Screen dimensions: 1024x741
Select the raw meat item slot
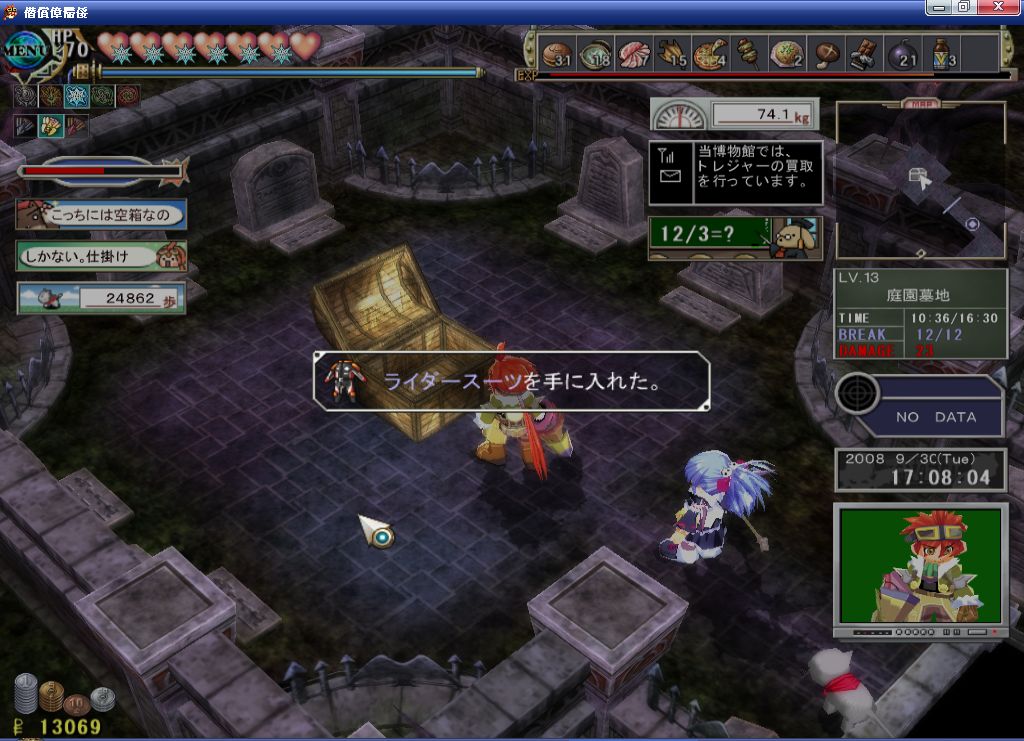point(633,53)
